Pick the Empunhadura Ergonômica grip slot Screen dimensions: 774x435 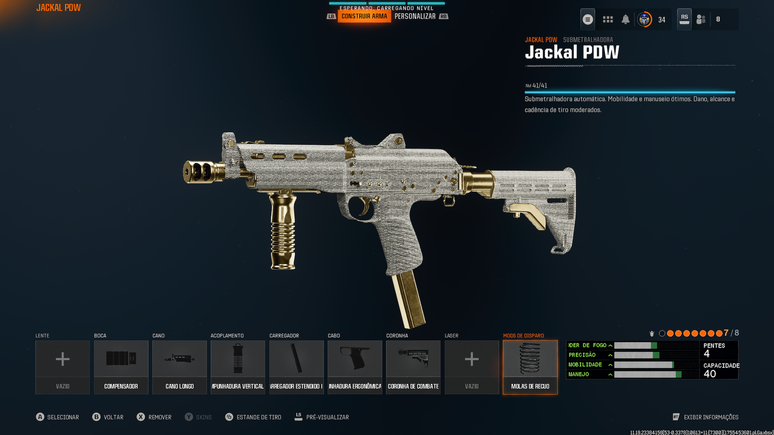355,366
